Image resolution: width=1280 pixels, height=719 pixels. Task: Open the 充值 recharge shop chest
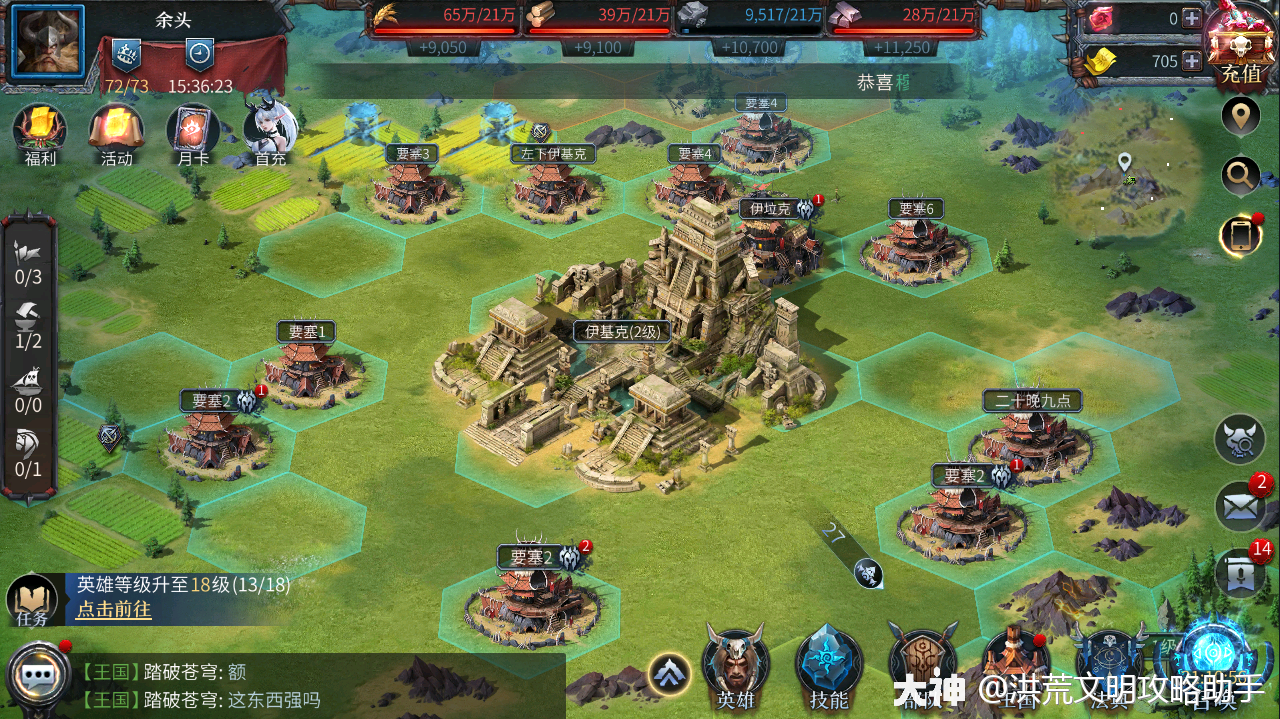(1240, 44)
